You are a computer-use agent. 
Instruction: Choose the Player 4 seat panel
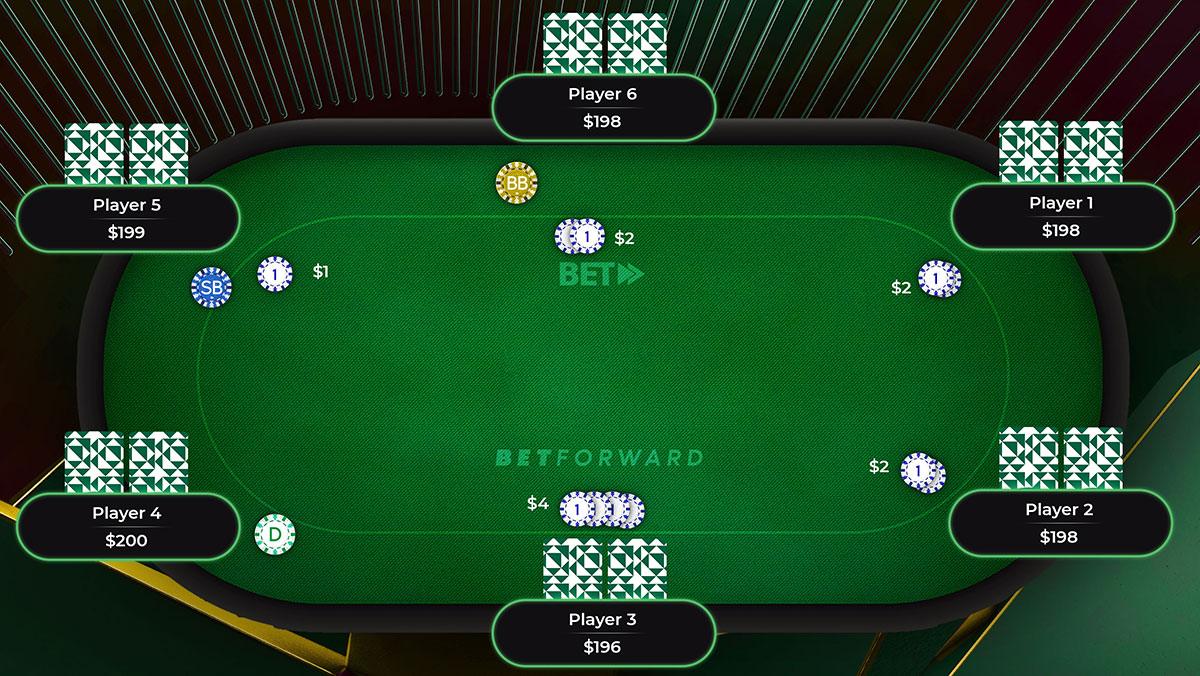[127, 527]
